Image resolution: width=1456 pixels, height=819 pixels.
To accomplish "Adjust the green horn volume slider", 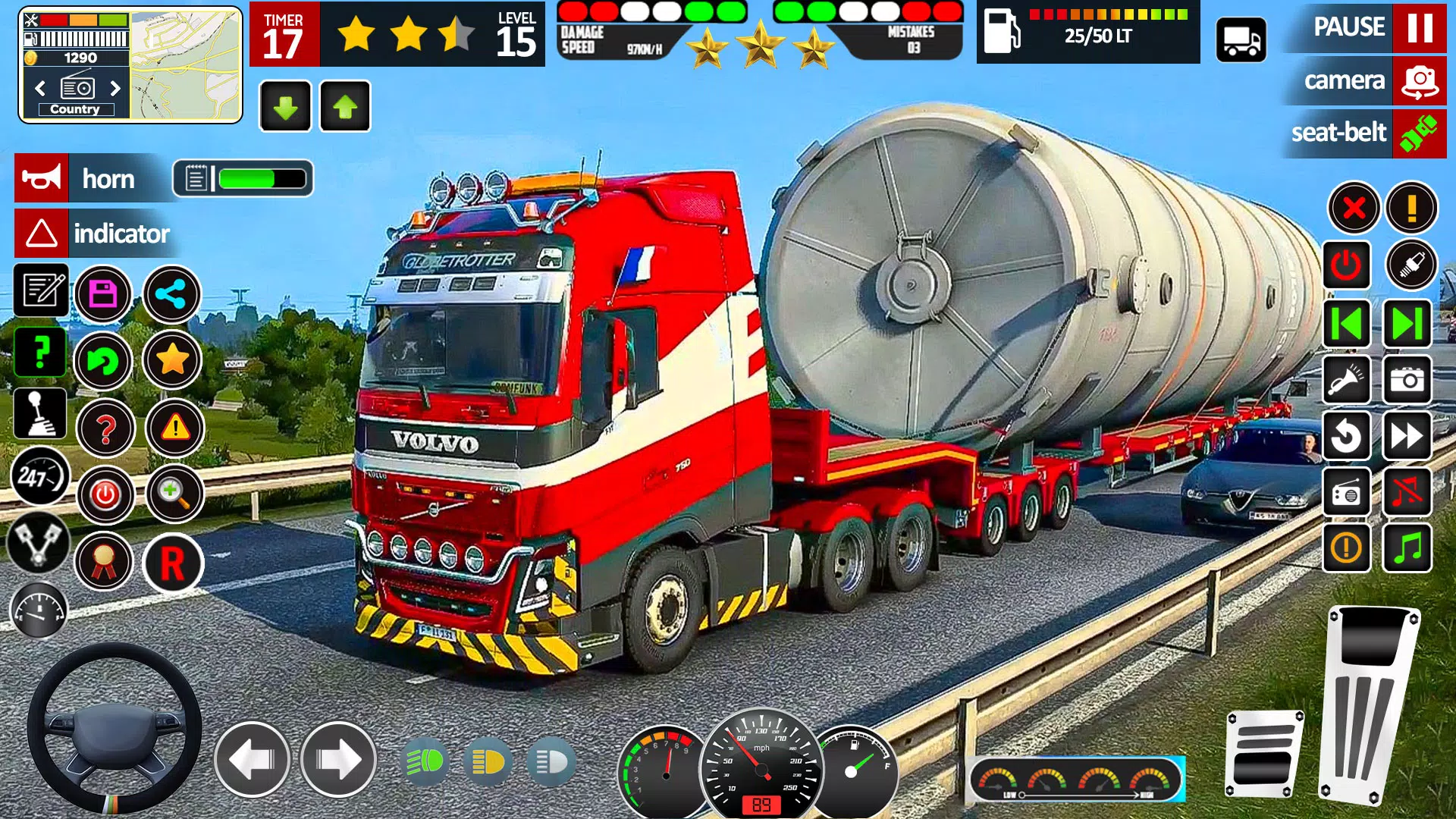I will [243, 178].
